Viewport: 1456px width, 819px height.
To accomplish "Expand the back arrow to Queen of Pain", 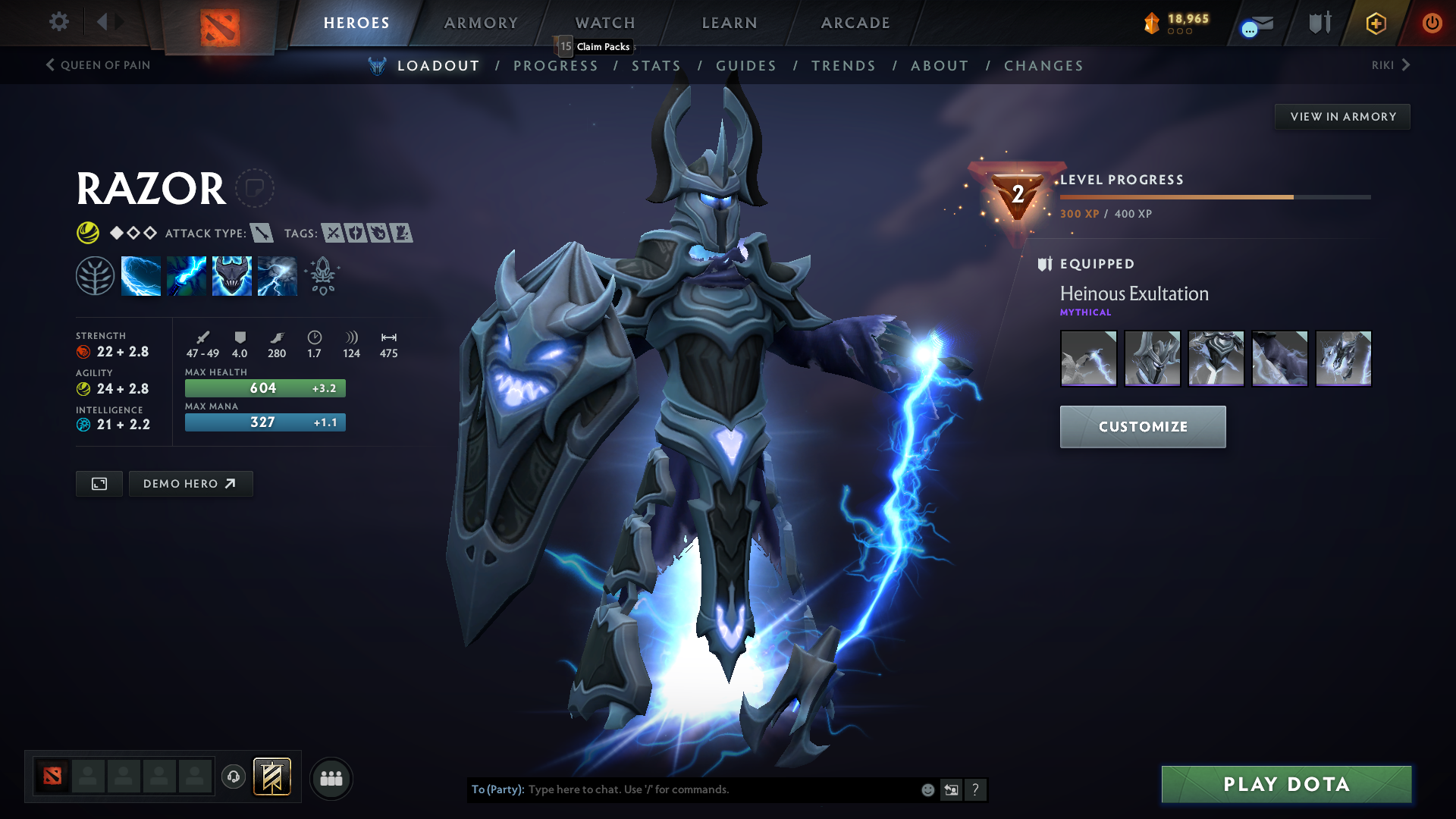I will pyautogui.click(x=51, y=65).
